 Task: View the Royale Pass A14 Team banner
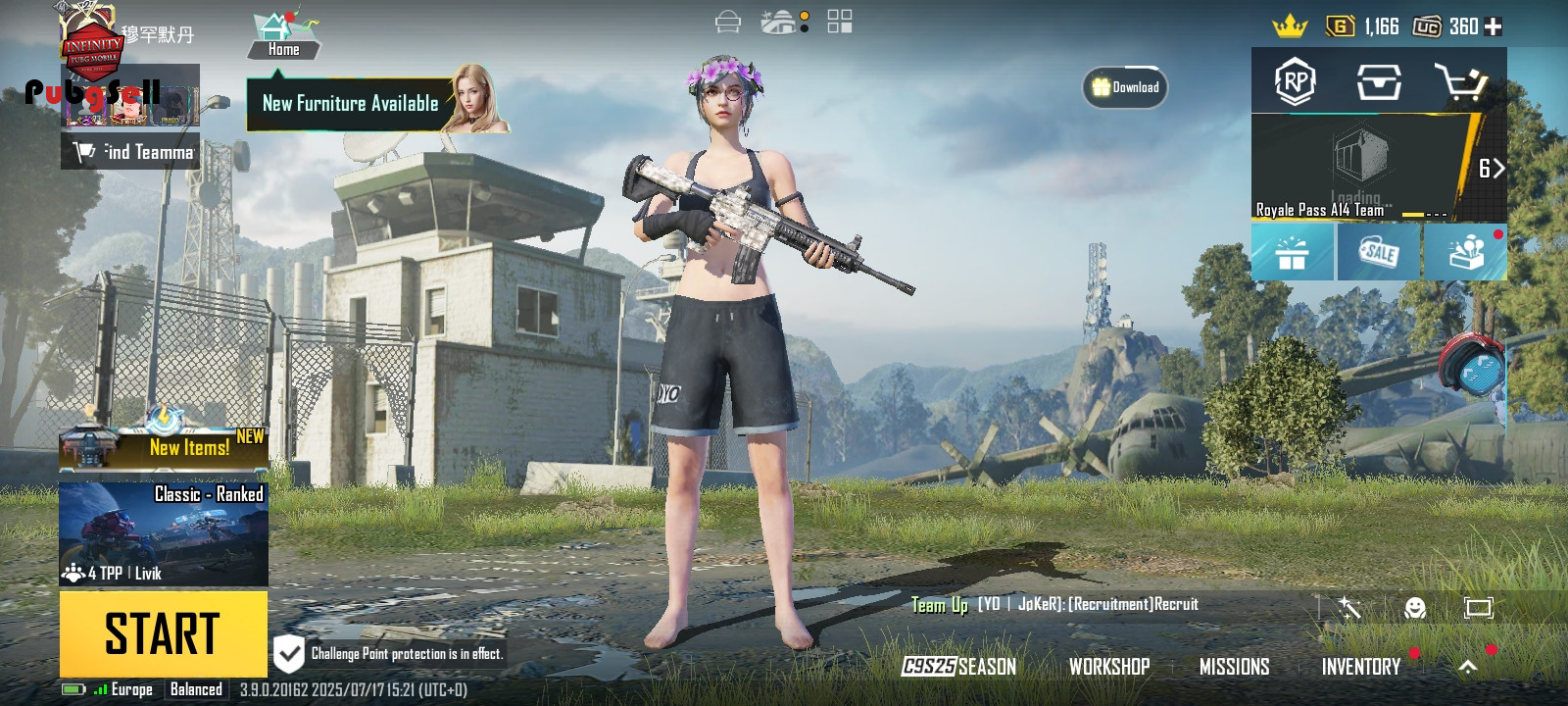click(1362, 168)
